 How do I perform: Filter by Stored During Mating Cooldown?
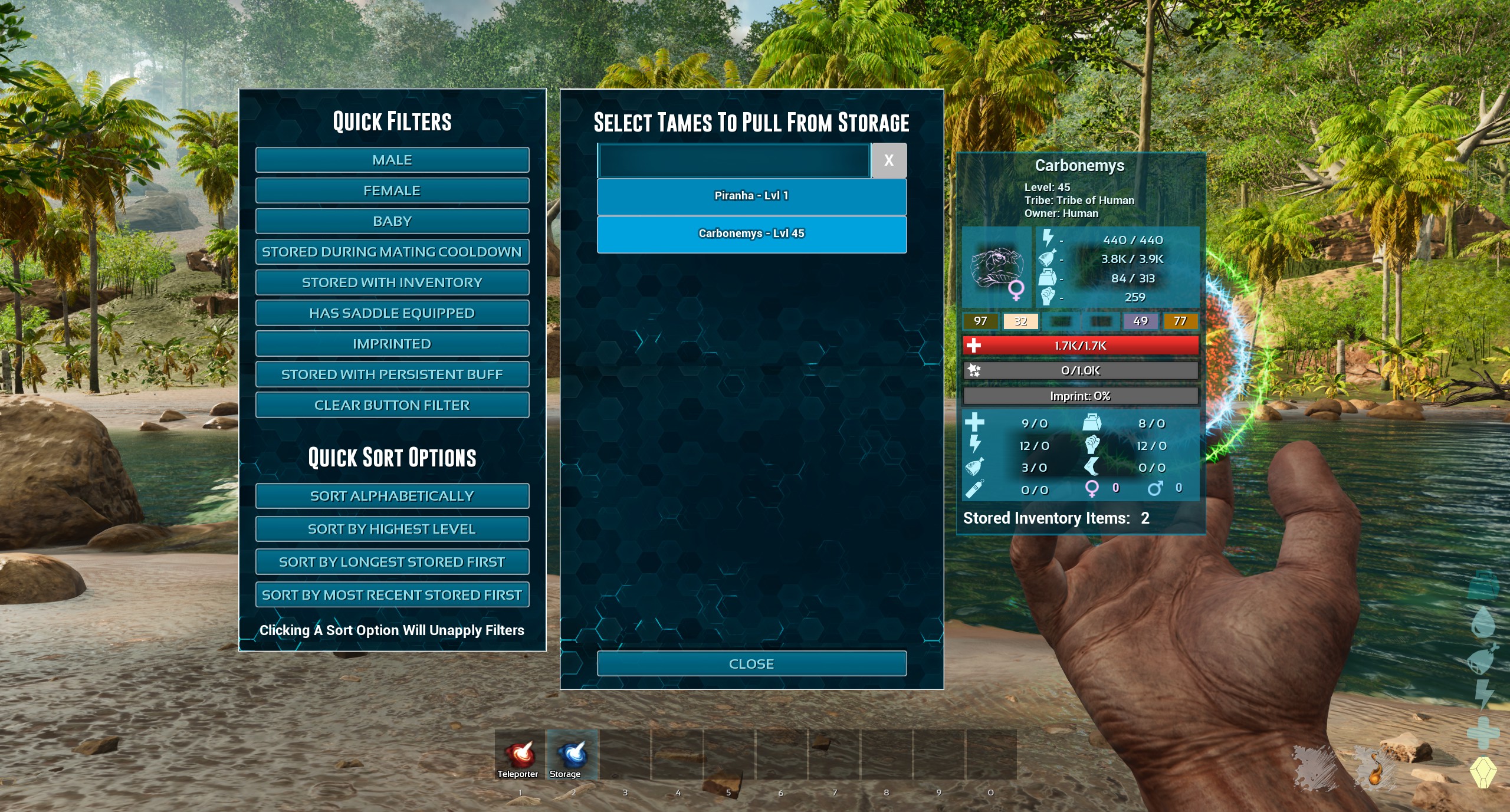pos(392,252)
